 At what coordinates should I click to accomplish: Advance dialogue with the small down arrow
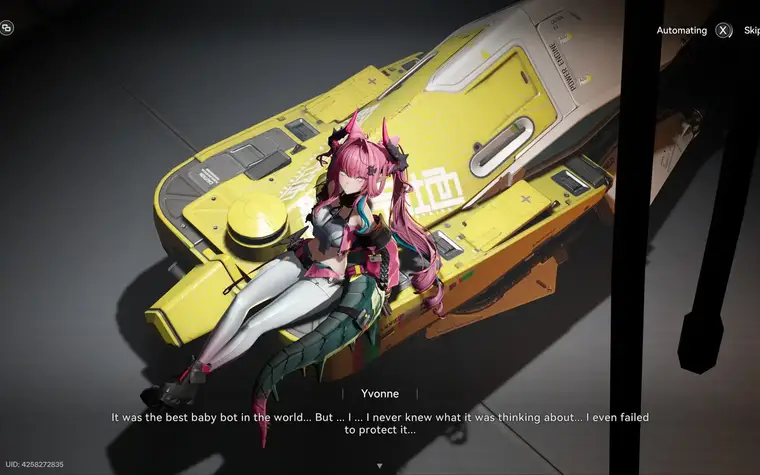pyautogui.click(x=379, y=465)
